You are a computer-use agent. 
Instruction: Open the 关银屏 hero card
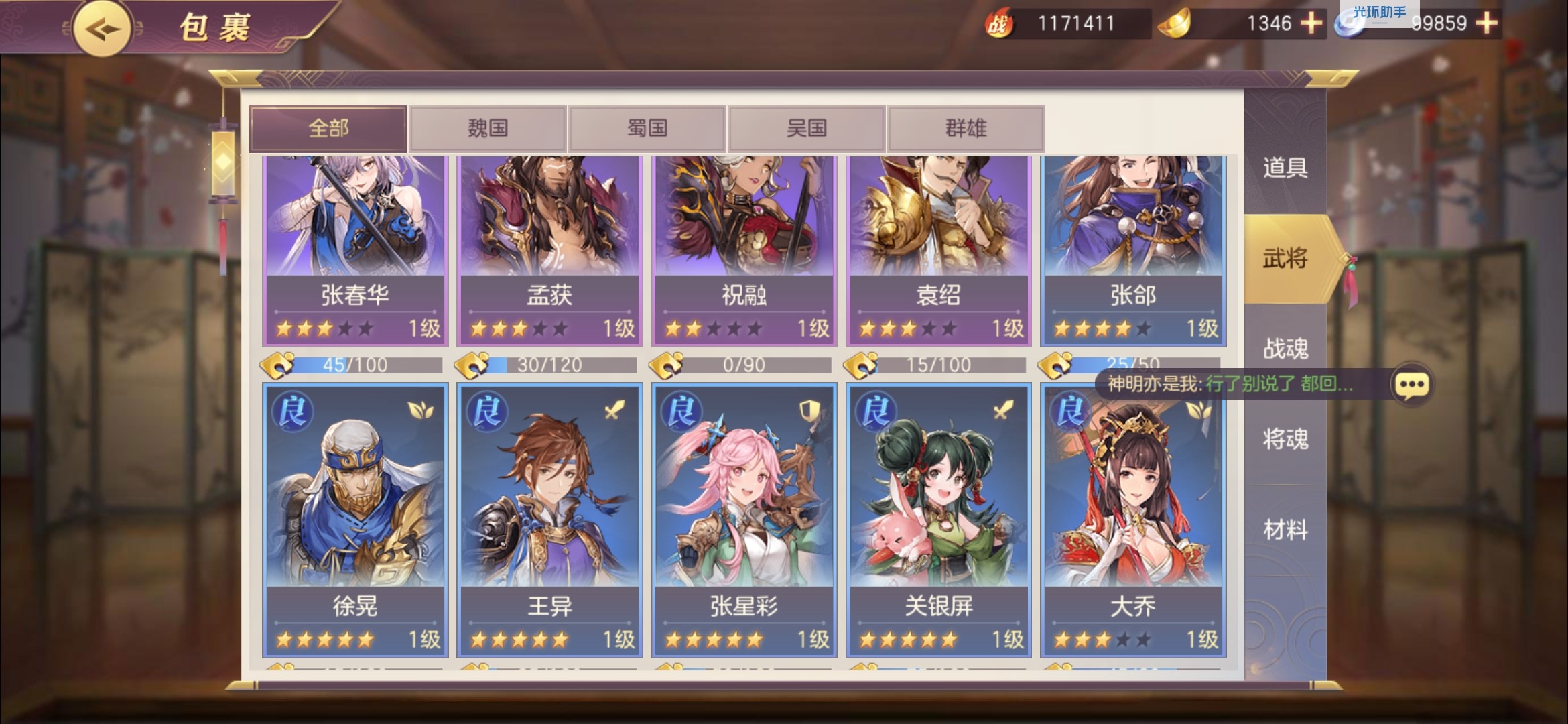pos(938,520)
